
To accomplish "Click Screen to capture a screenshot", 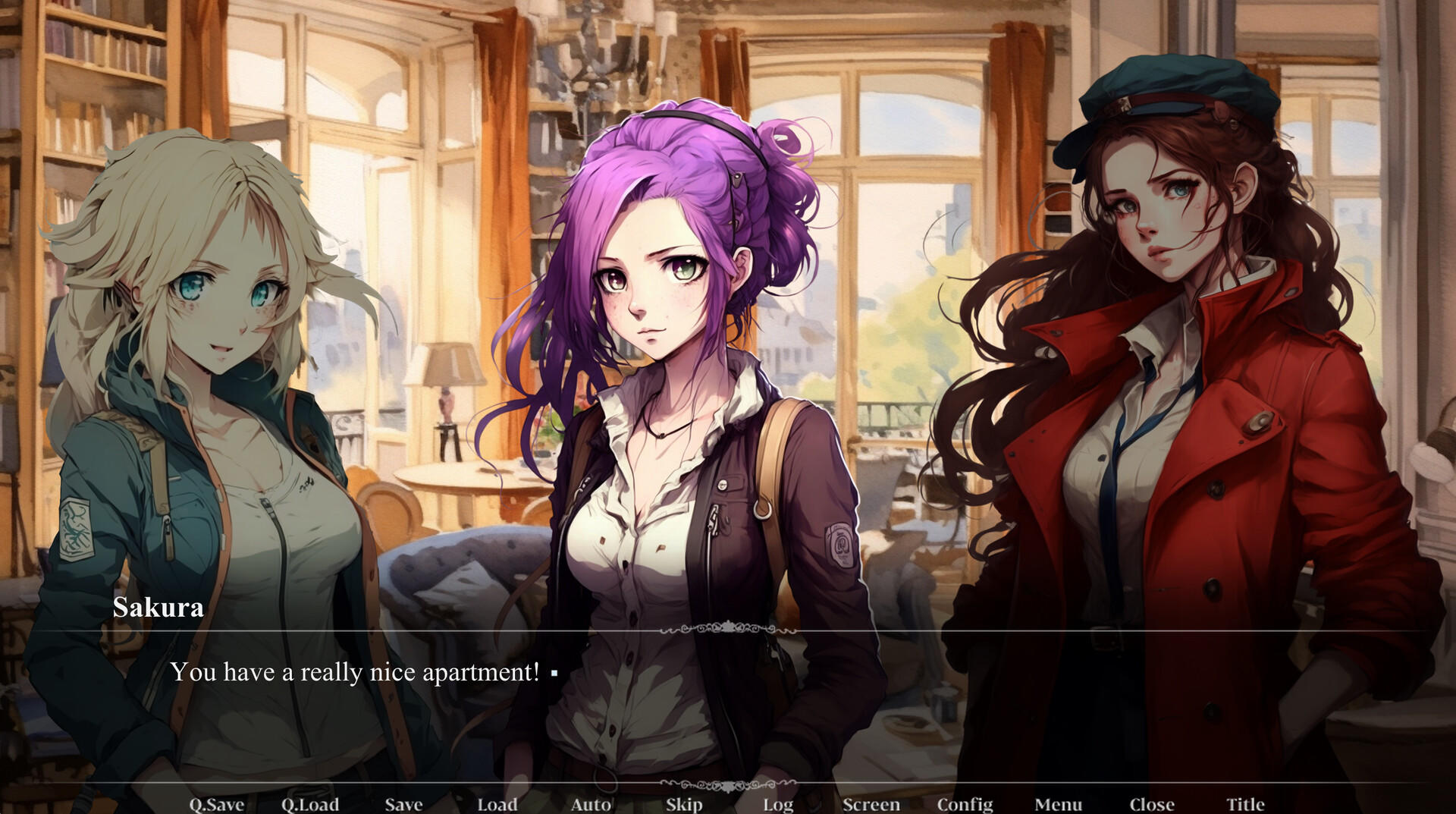I will 872,803.
